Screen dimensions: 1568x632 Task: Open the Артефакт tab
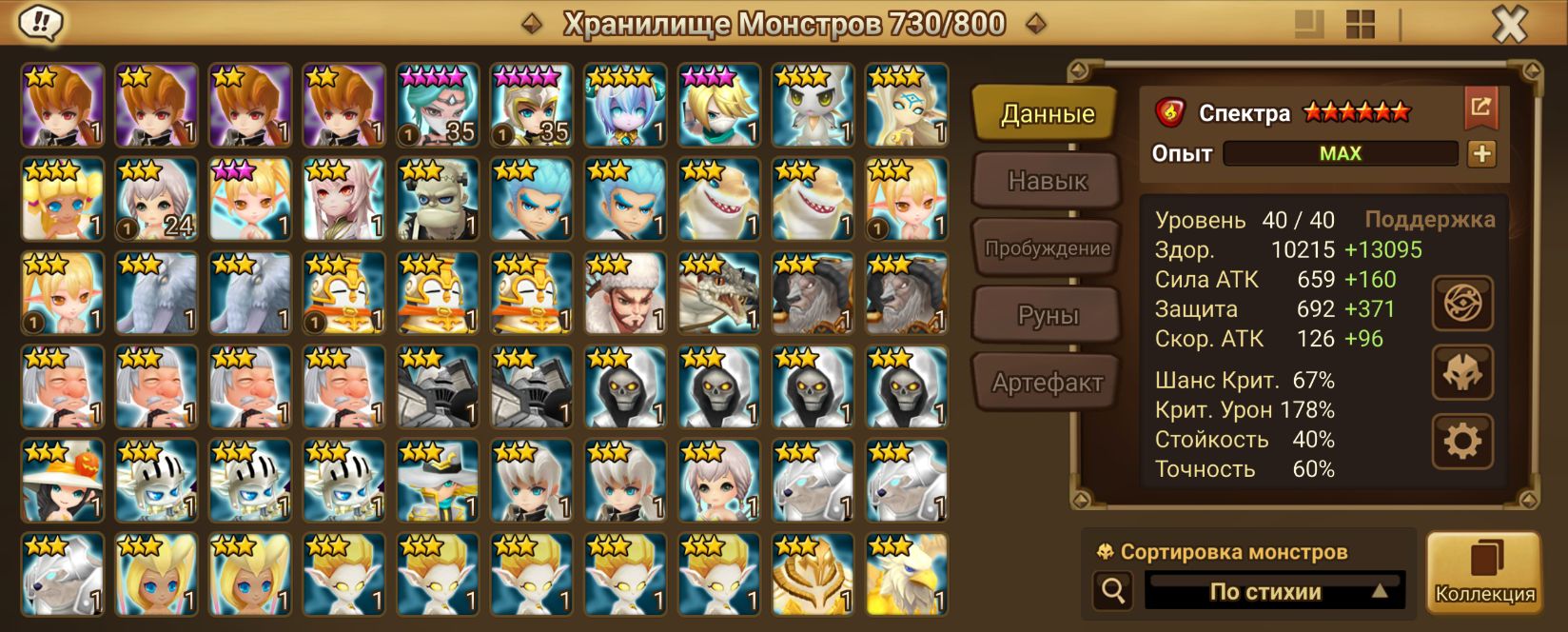1047,383
